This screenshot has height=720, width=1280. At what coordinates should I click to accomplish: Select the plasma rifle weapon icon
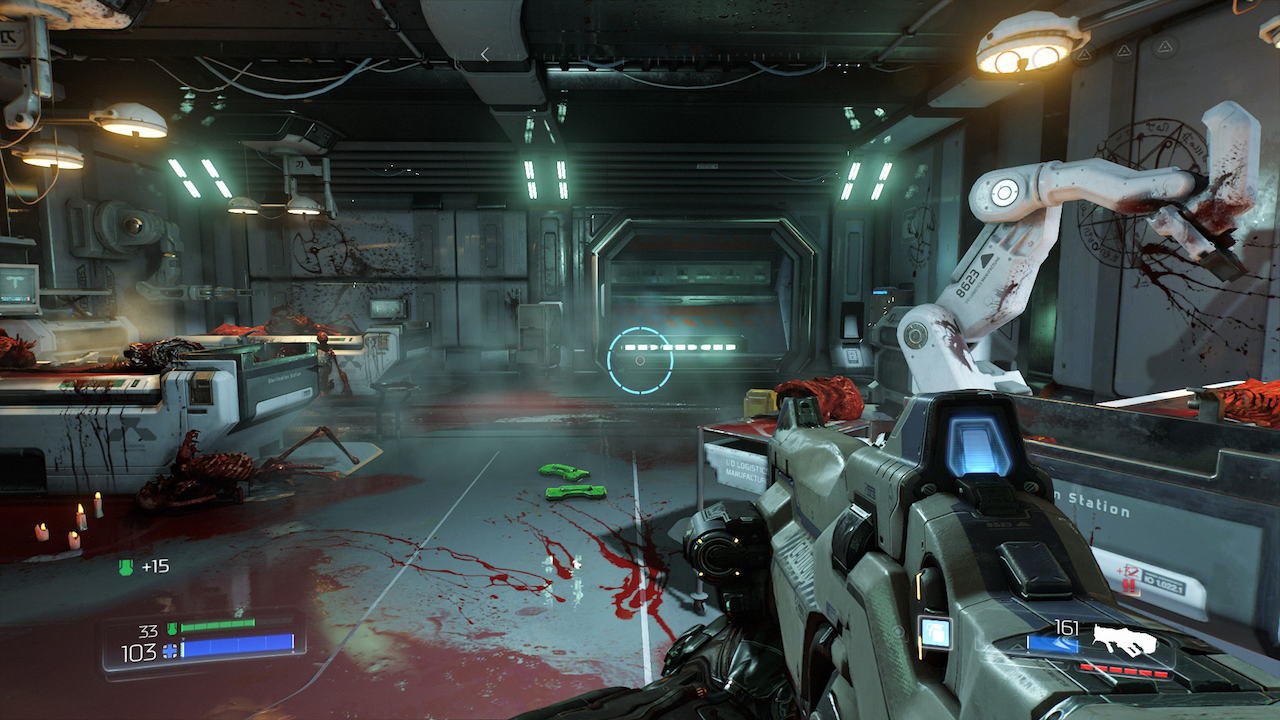1124,639
